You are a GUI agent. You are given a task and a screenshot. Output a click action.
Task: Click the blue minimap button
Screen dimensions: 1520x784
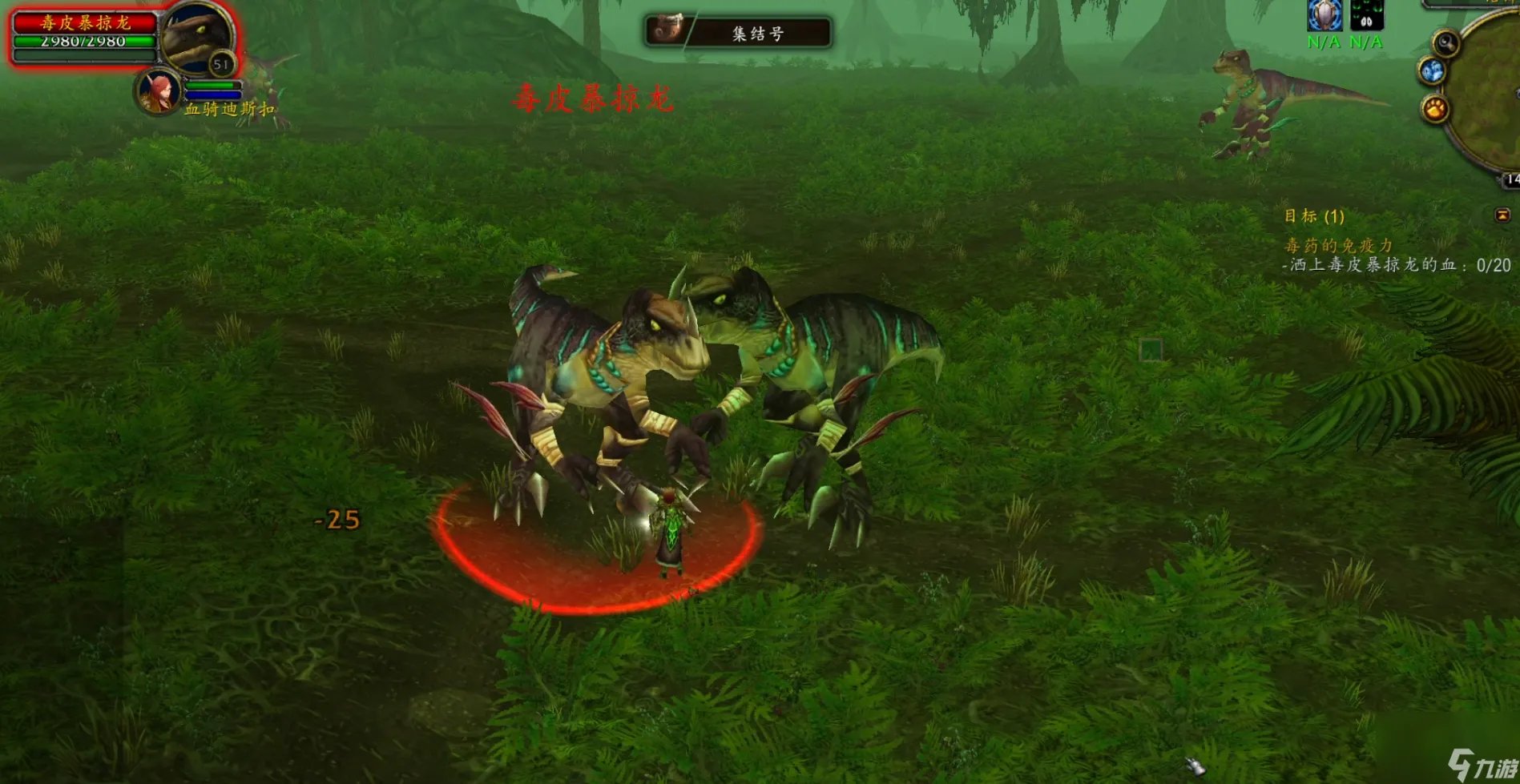coord(1432,71)
